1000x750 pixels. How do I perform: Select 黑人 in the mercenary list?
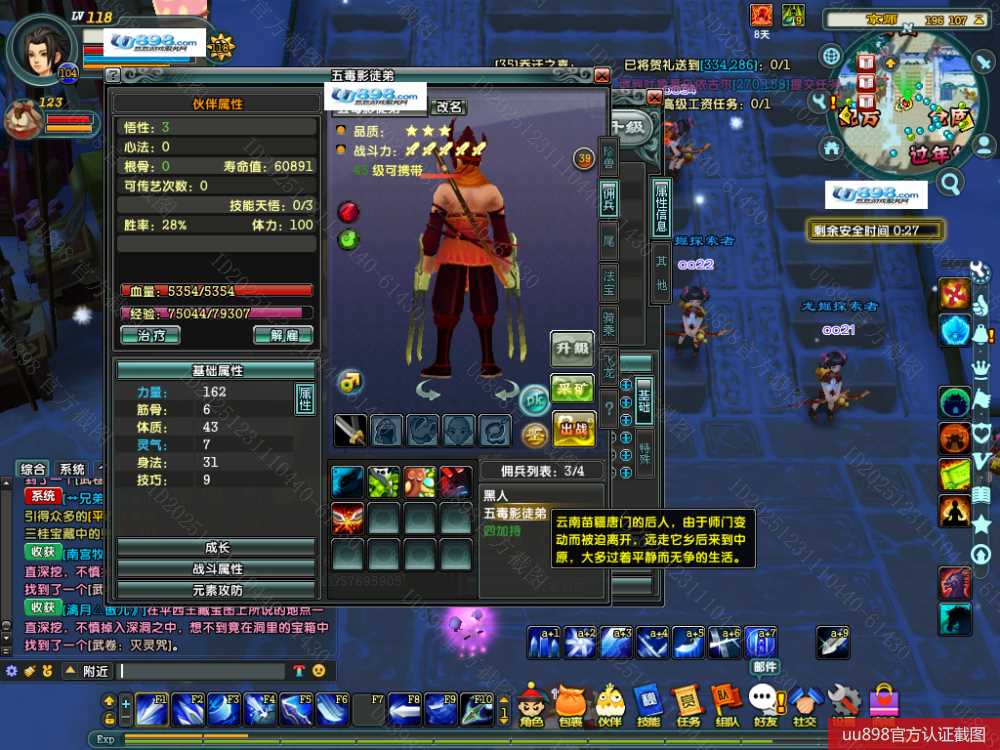click(497, 495)
